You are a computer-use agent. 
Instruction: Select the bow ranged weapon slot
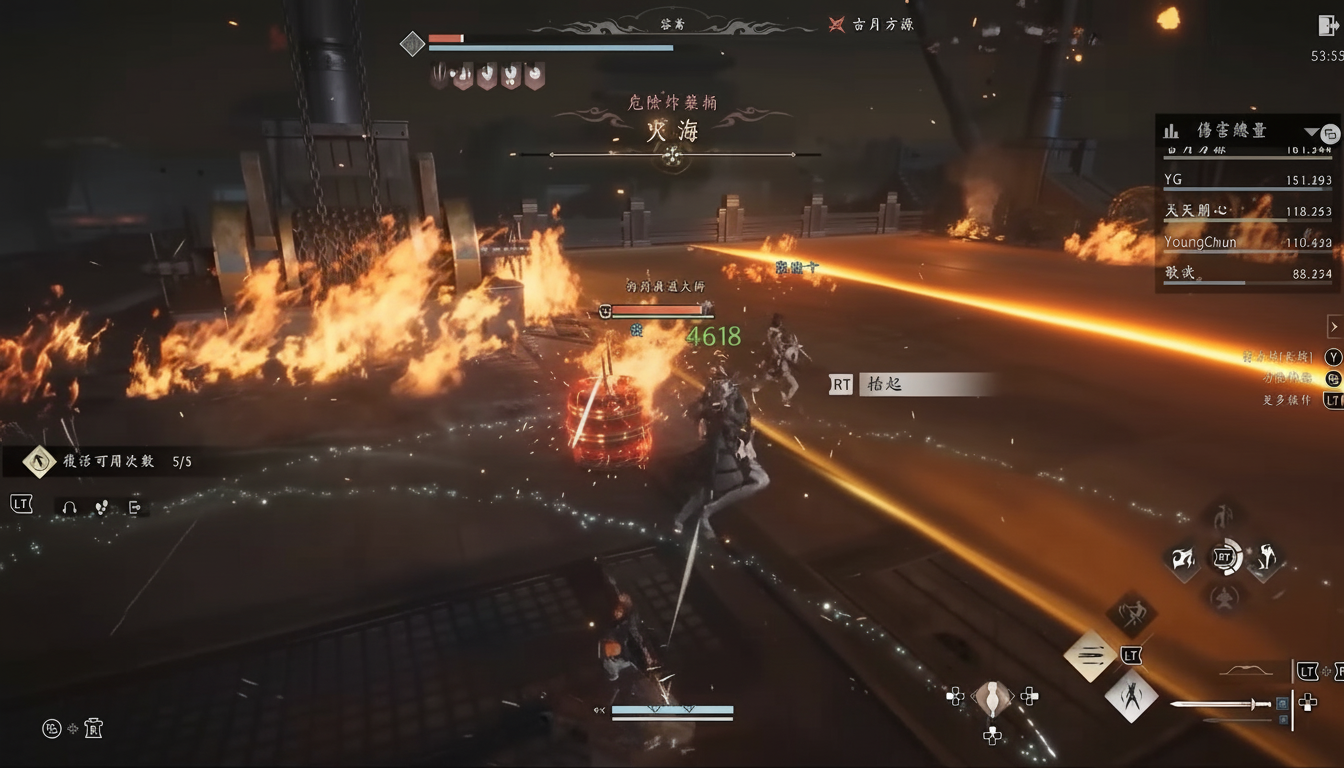pyautogui.click(x=1246, y=671)
